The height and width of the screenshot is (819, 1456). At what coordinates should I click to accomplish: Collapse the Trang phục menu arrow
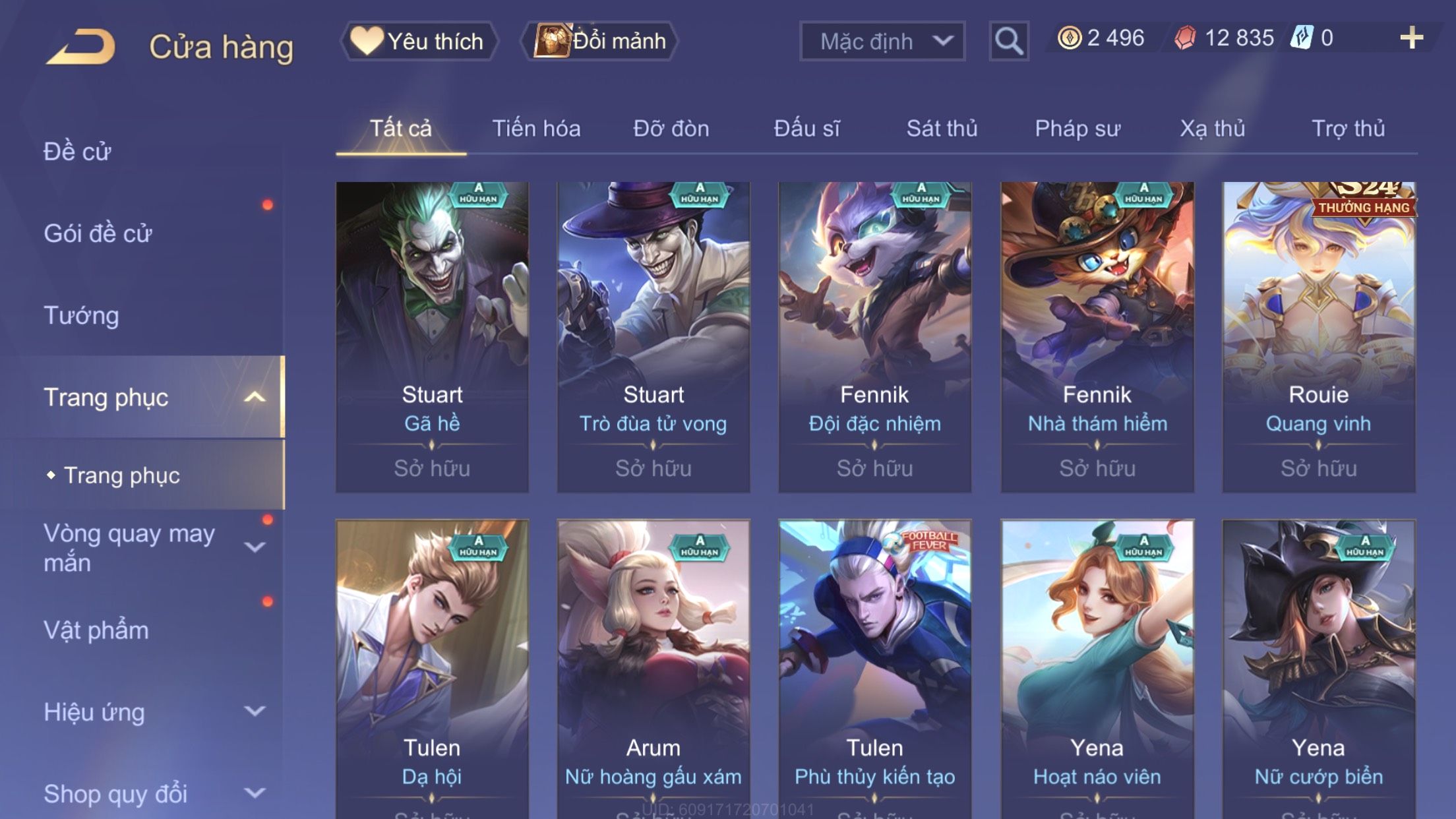(255, 397)
